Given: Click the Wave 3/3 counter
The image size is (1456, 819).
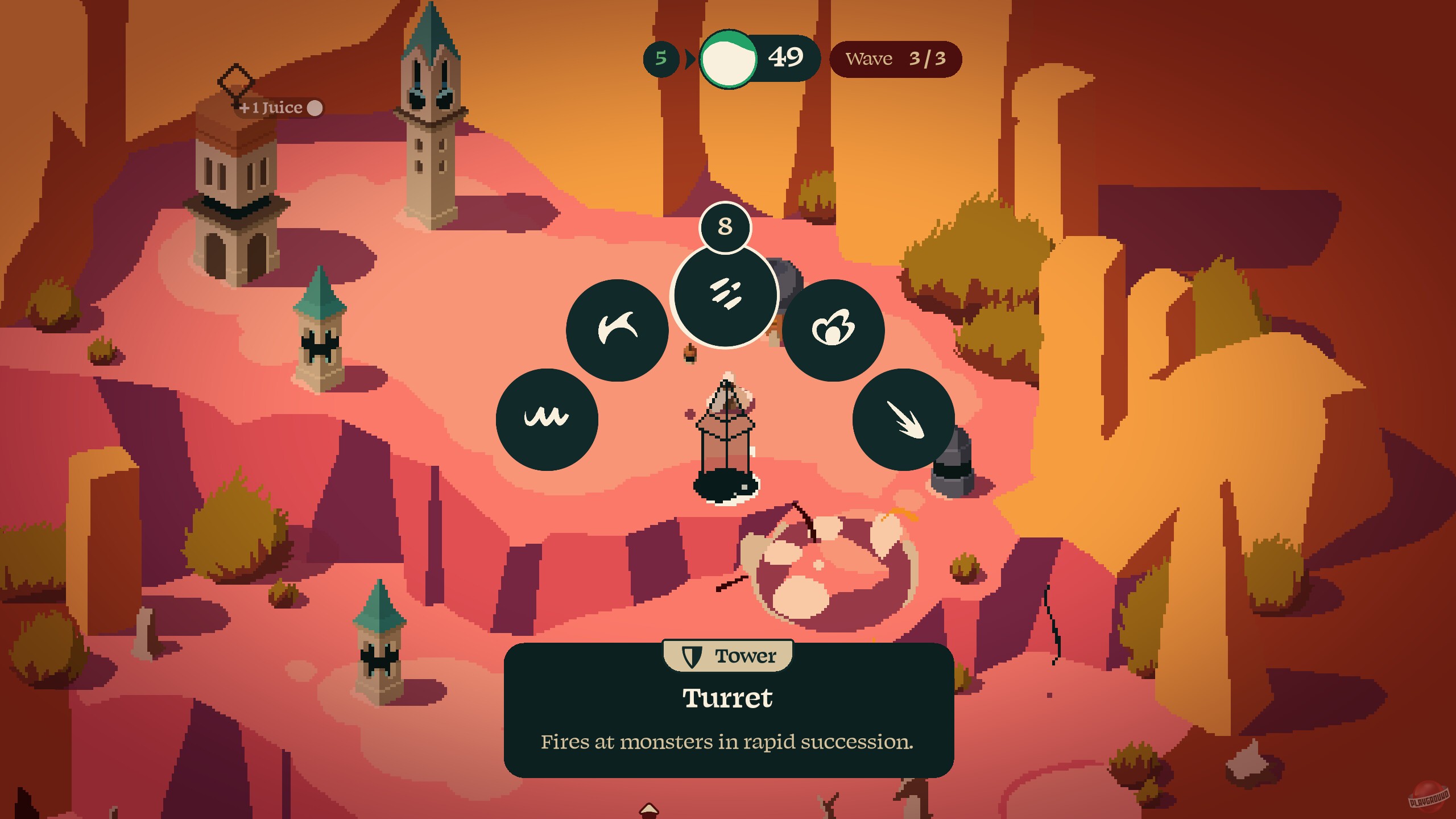Looking at the screenshot, I should click(x=895, y=58).
